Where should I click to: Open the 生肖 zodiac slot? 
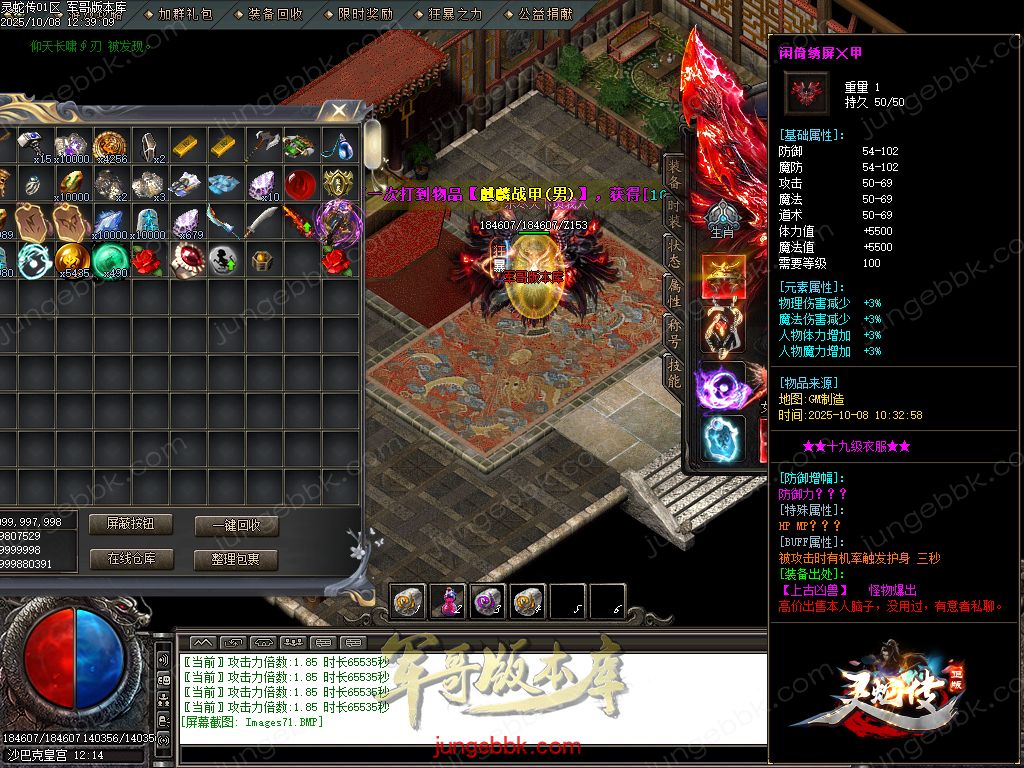[722, 220]
